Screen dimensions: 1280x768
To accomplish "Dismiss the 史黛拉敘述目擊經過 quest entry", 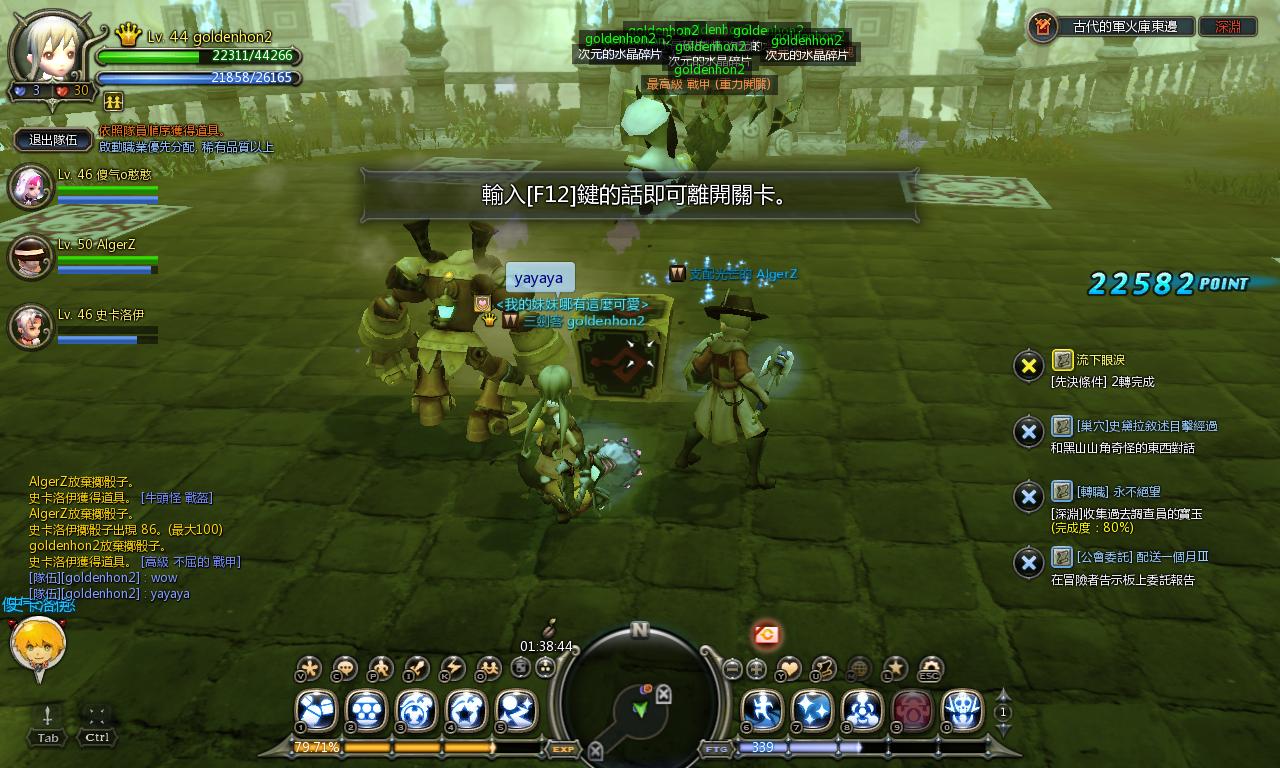I will (x=1028, y=432).
